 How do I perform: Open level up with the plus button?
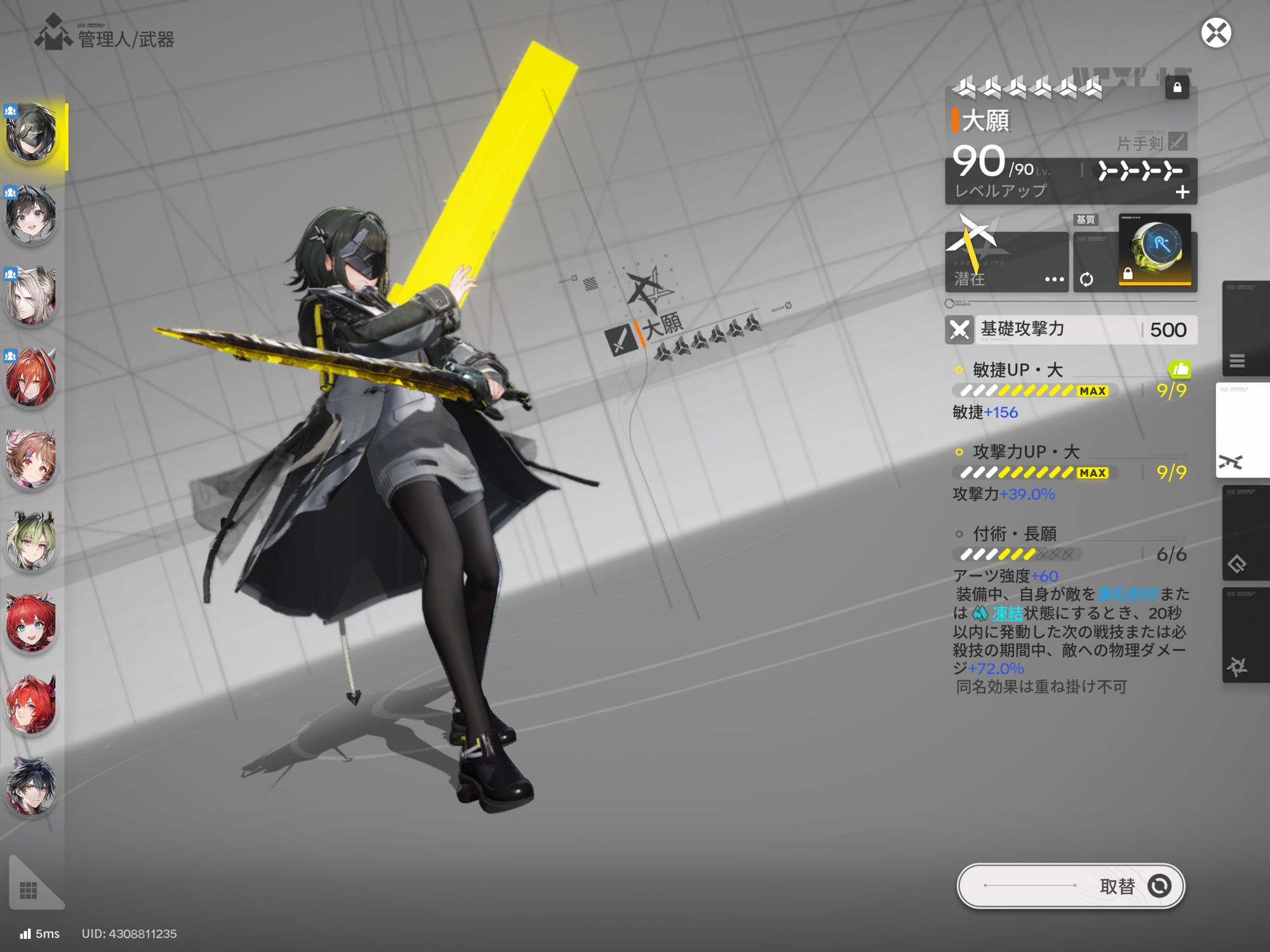pos(1182,192)
